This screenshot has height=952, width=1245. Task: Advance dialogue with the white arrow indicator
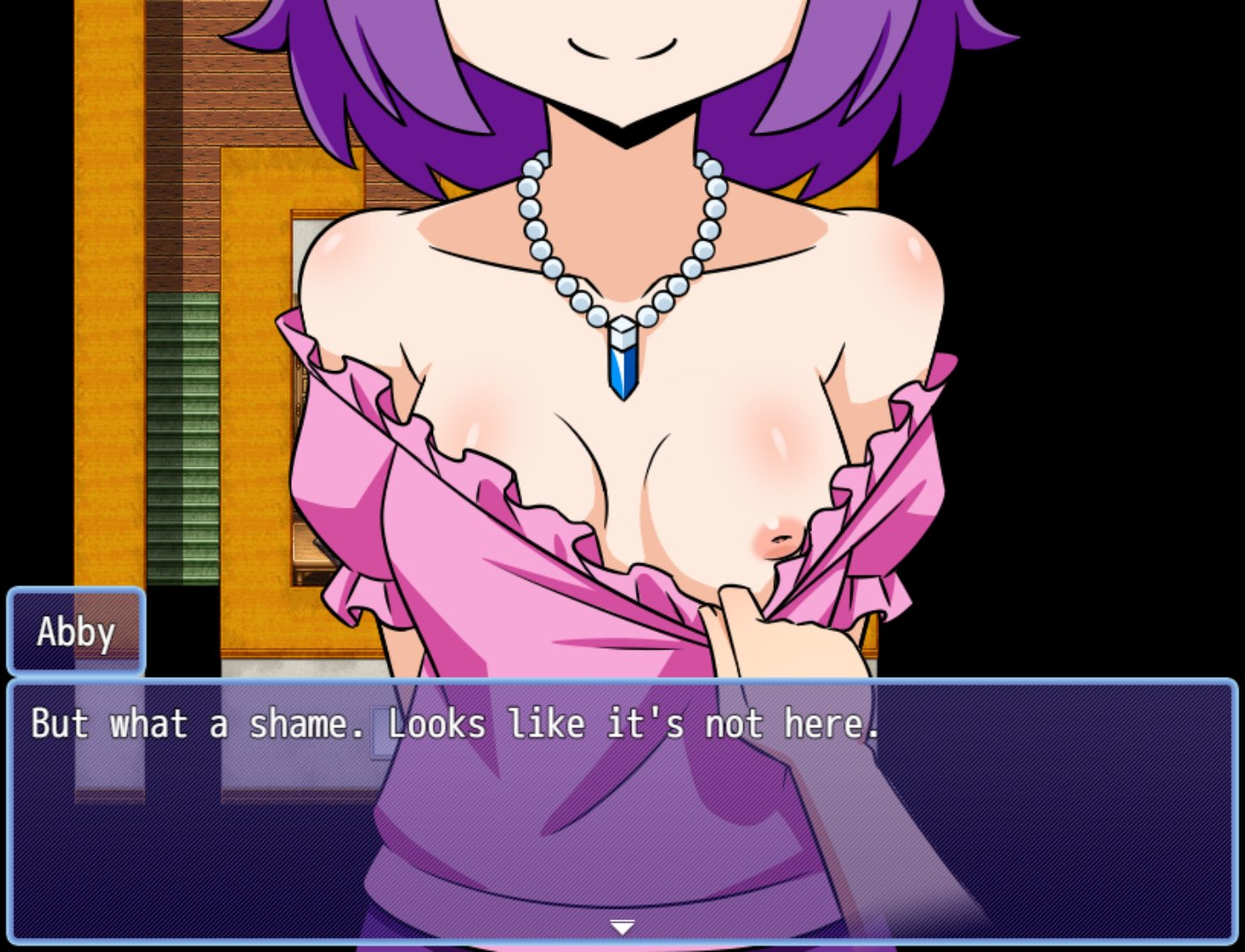(x=622, y=927)
